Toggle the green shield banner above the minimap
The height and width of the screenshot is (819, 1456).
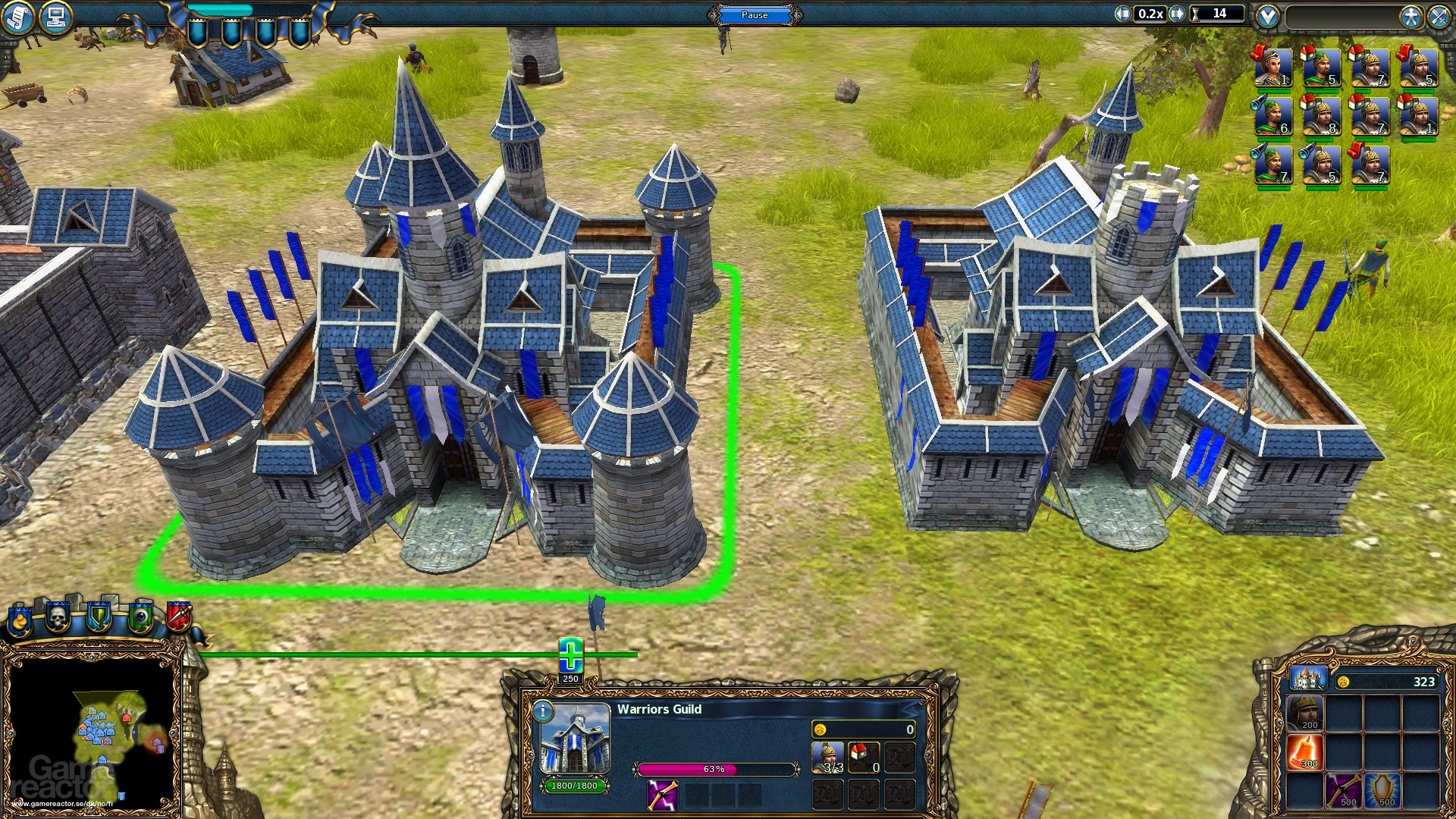click(x=99, y=616)
